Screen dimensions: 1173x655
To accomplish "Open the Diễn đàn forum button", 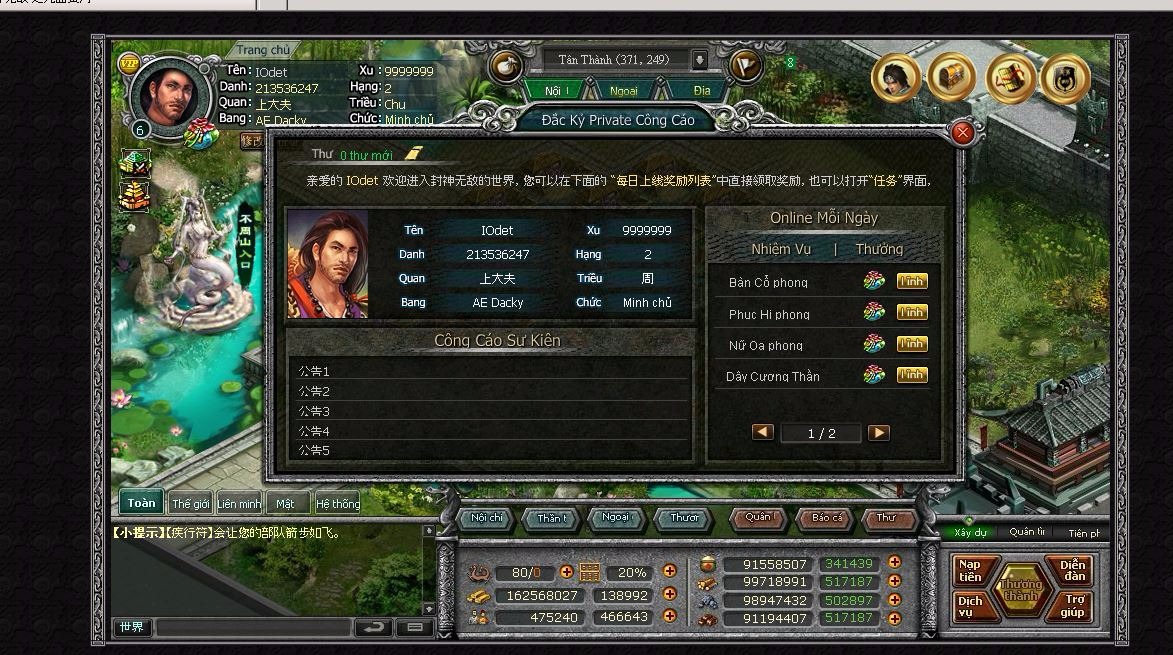I will click(1073, 571).
